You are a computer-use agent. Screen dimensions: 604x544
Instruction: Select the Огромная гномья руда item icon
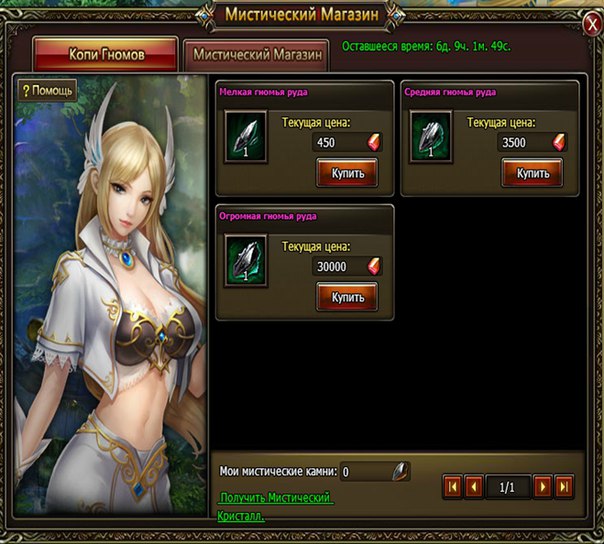[x=246, y=262]
